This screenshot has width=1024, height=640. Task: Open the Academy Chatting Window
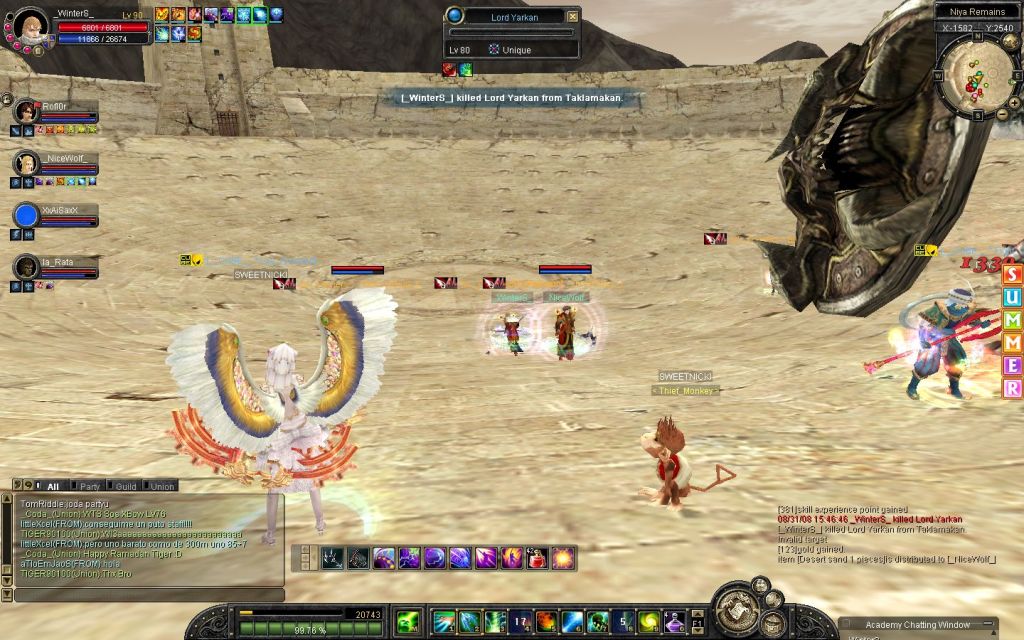tap(917, 625)
